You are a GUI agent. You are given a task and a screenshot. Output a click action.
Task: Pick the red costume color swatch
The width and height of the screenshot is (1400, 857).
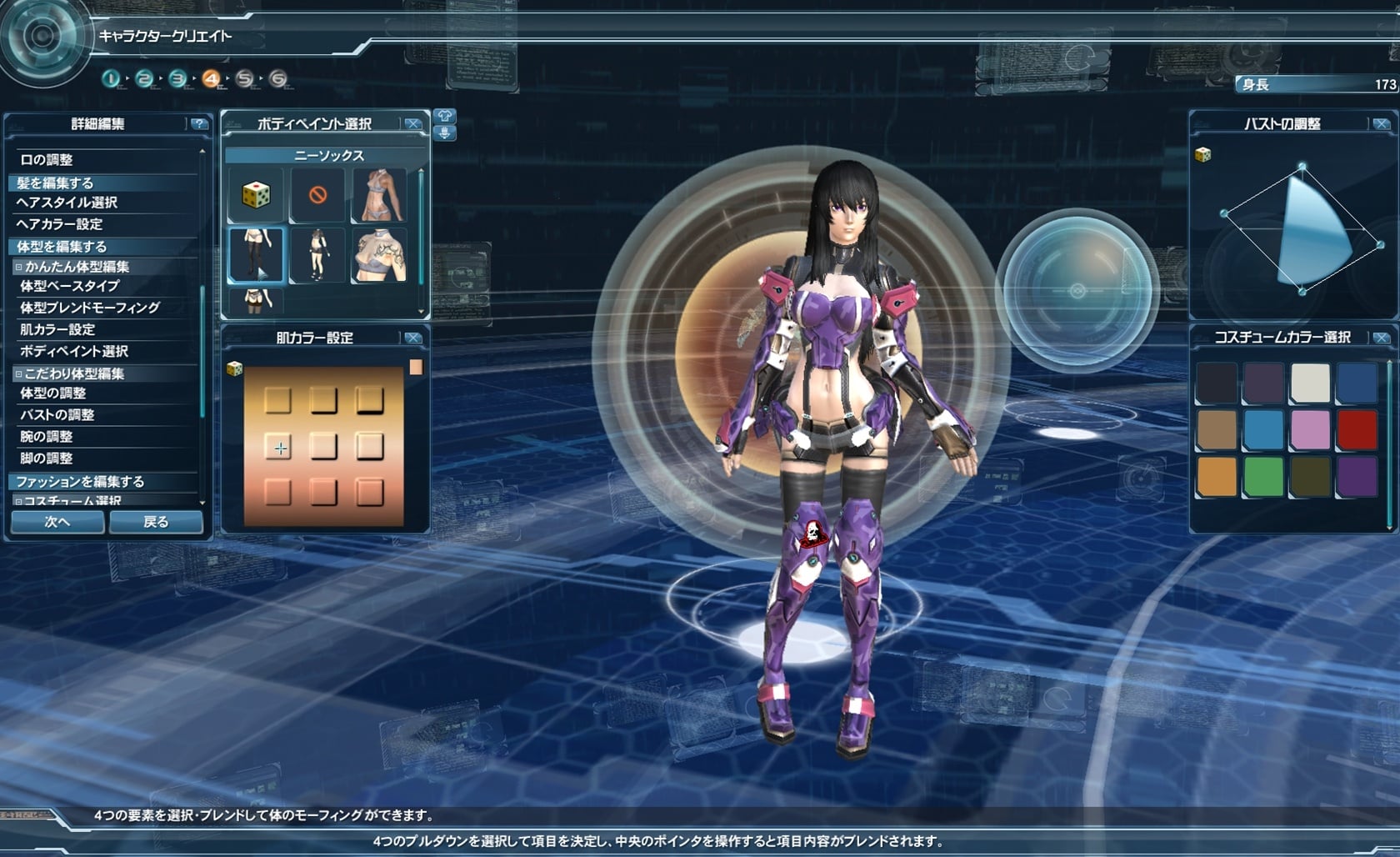pyautogui.click(x=1357, y=430)
